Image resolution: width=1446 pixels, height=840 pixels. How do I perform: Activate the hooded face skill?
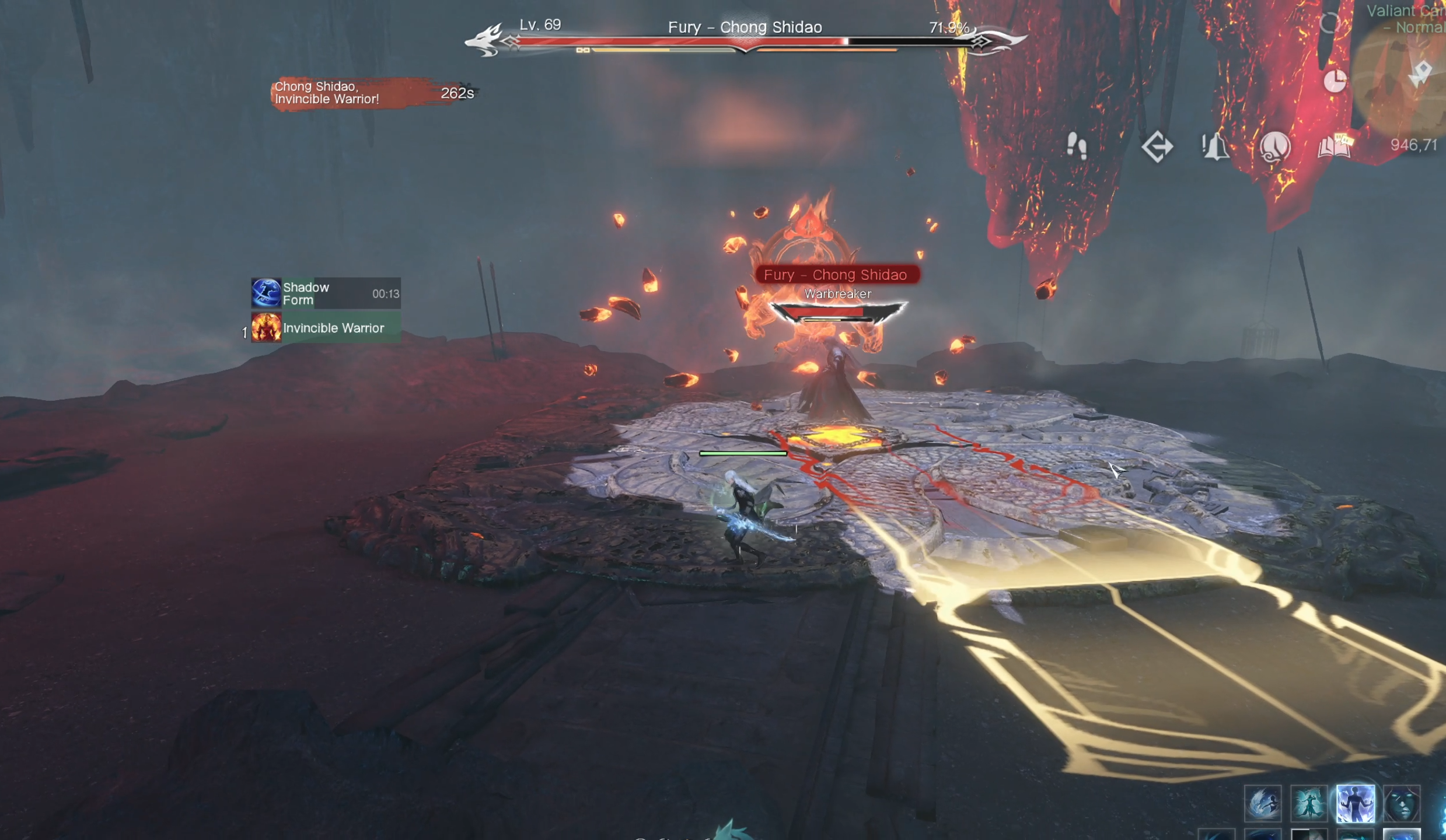pyautogui.click(x=1402, y=804)
